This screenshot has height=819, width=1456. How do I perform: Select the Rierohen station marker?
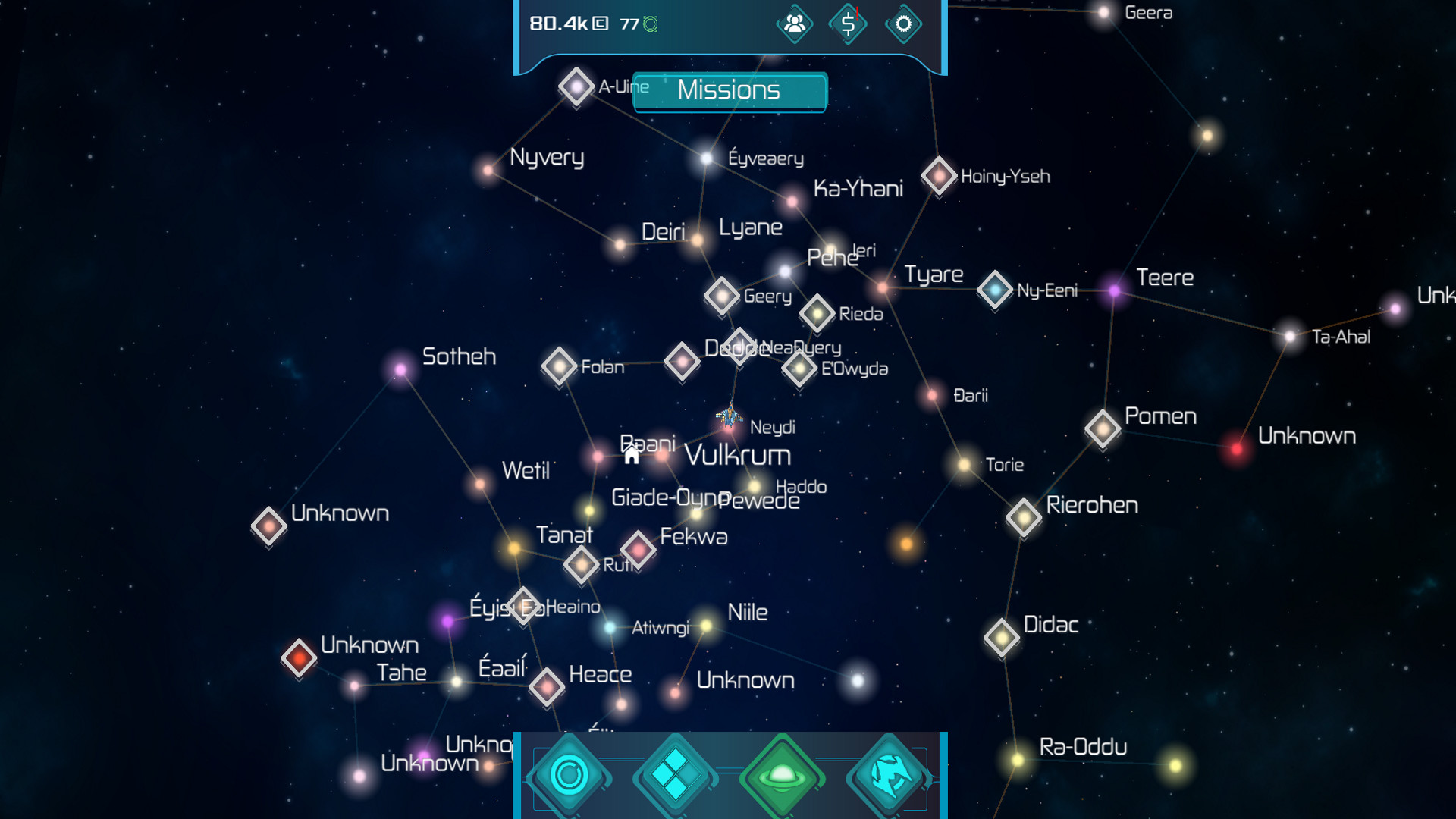(x=1022, y=516)
